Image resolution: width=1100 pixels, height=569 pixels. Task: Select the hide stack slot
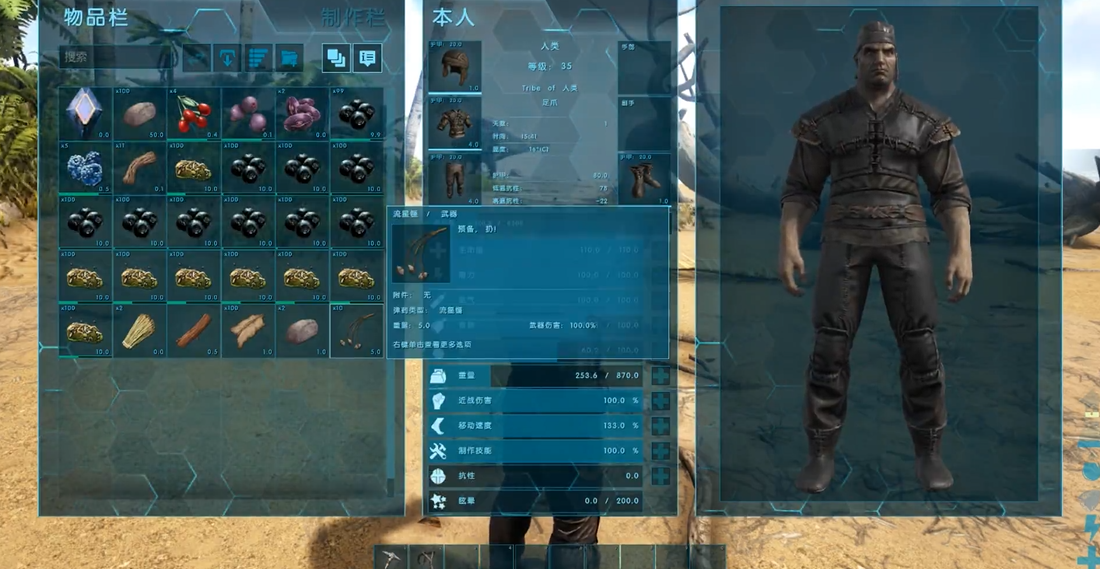pyautogui.click(x=248, y=330)
